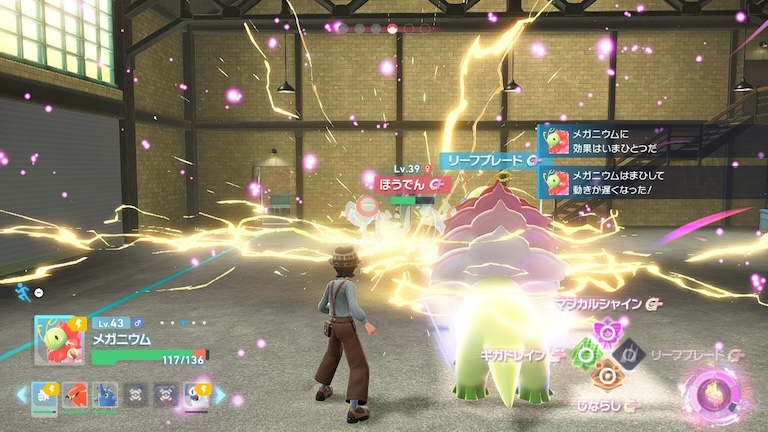
Task: Select the dark Leaf Blade move icon
Action: [x=629, y=353]
